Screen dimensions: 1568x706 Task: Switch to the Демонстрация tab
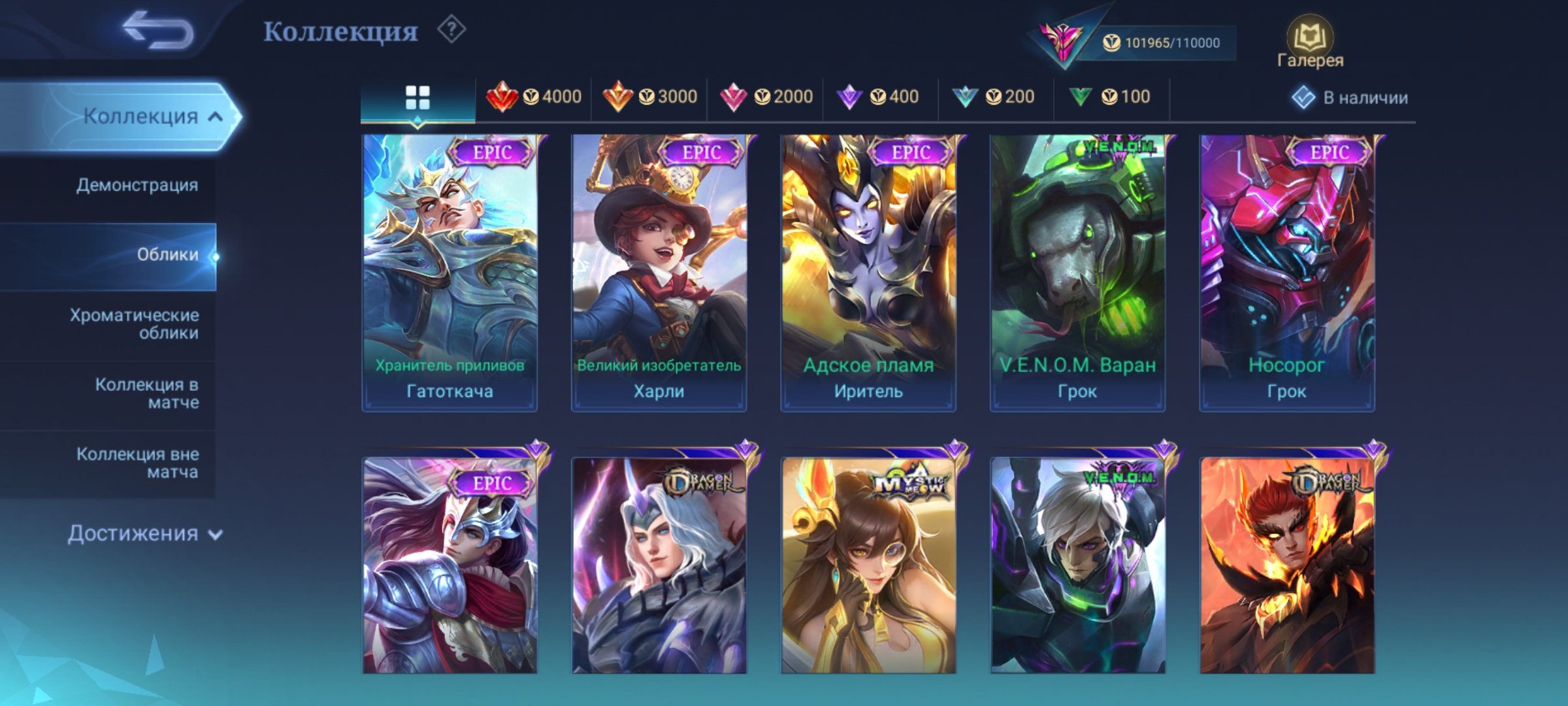click(x=137, y=185)
